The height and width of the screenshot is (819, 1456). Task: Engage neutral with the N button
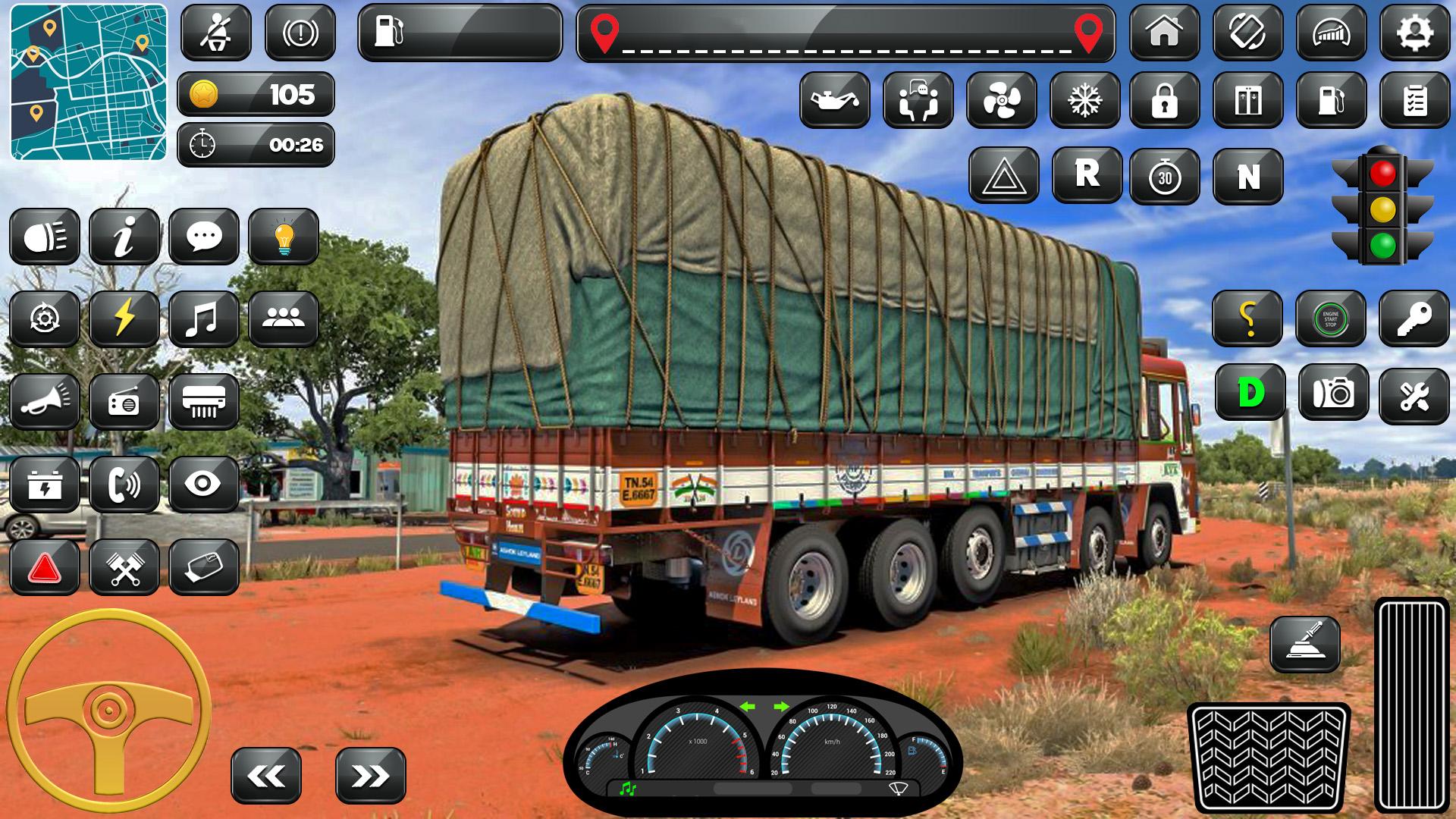(1247, 176)
